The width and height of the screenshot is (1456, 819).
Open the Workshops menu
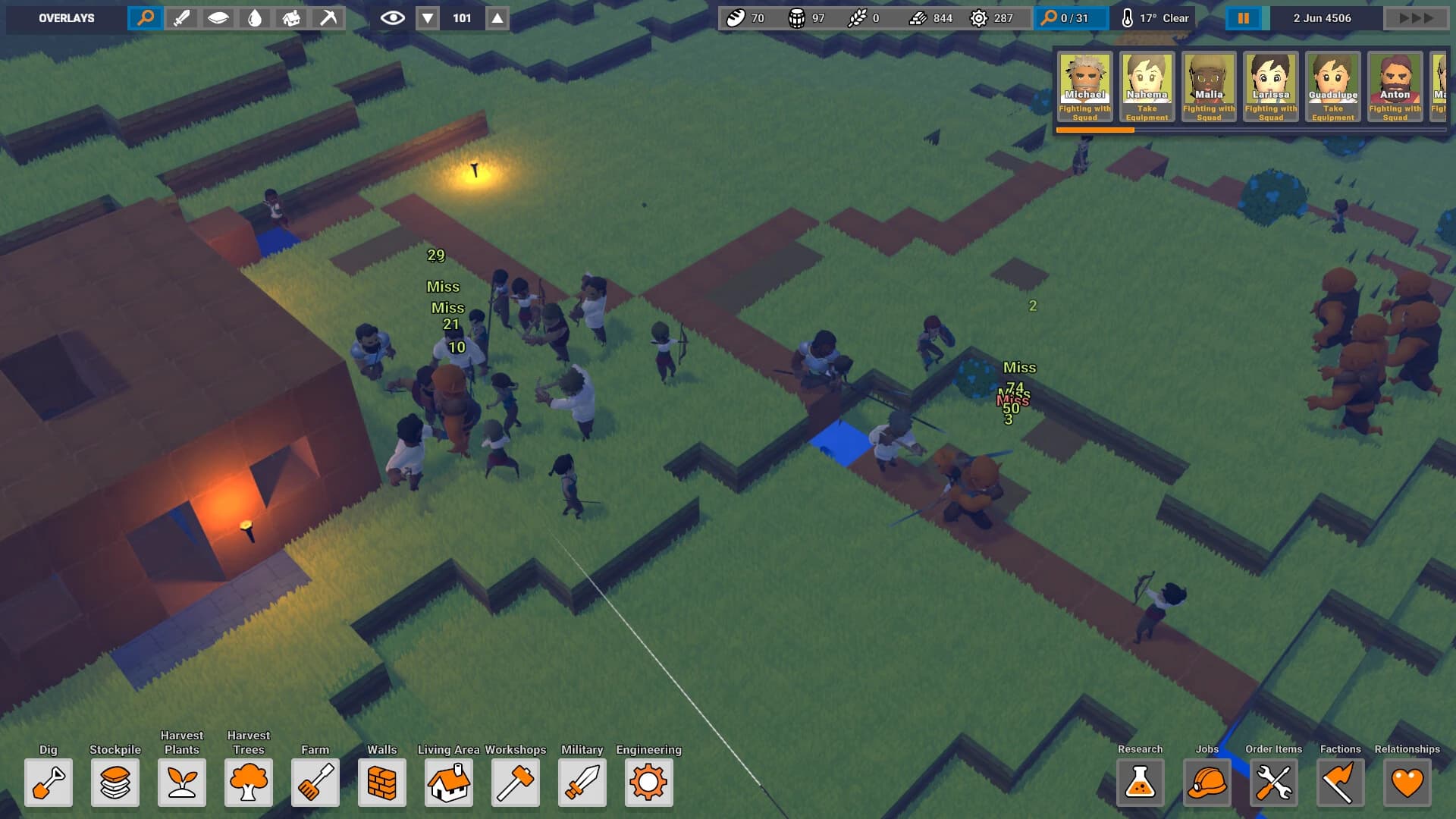pyautogui.click(x=515, y=783)
